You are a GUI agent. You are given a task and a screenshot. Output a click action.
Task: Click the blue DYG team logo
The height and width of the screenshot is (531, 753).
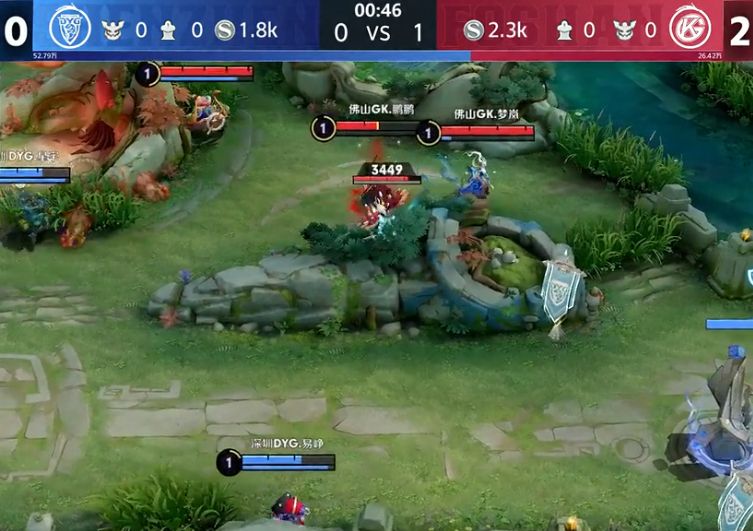[x=70, y=27]
